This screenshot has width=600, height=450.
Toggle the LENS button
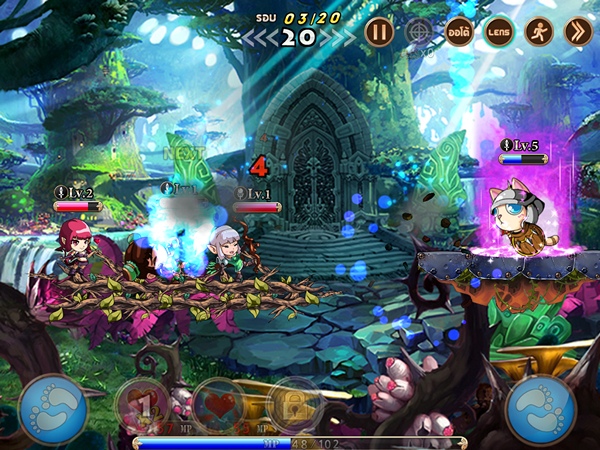[x=499, y=31]
